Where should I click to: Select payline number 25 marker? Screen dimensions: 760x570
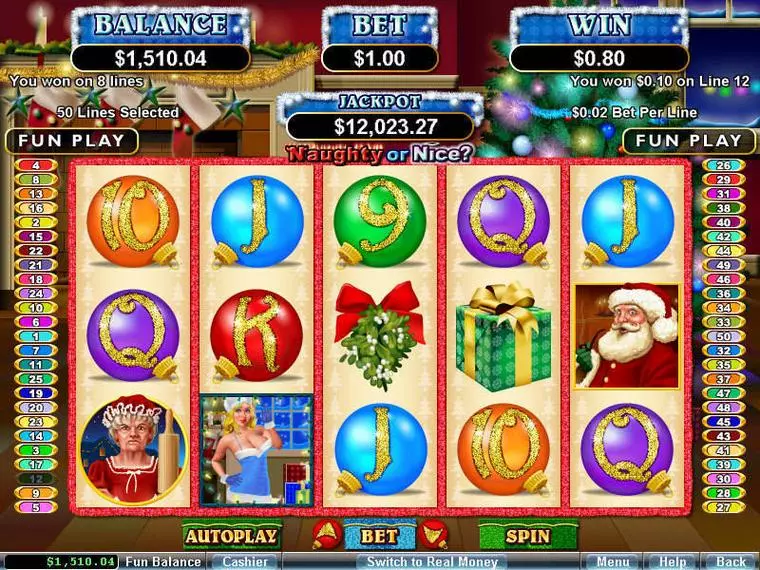[x=36, y=379]
